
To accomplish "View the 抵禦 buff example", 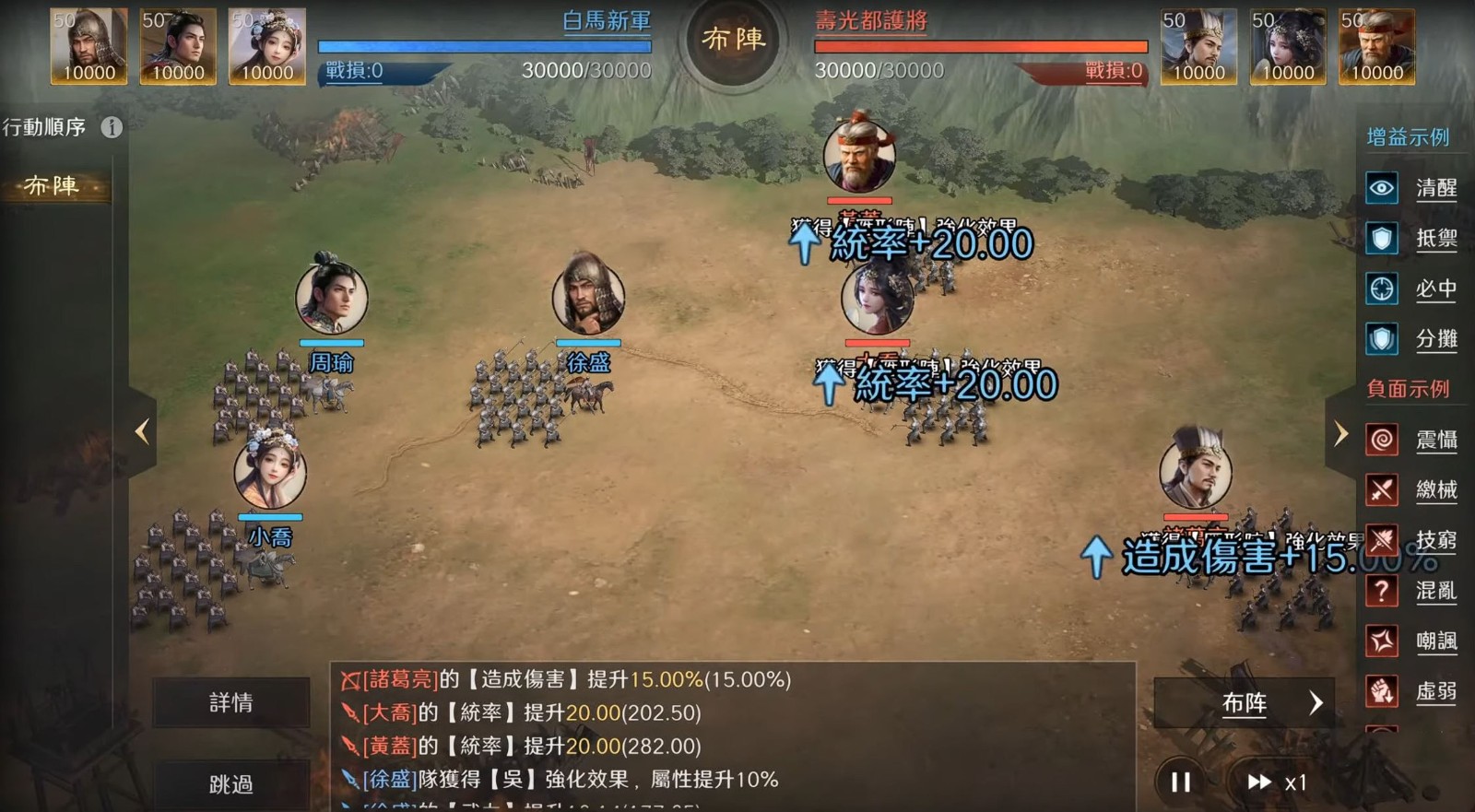I will 1410,240.
